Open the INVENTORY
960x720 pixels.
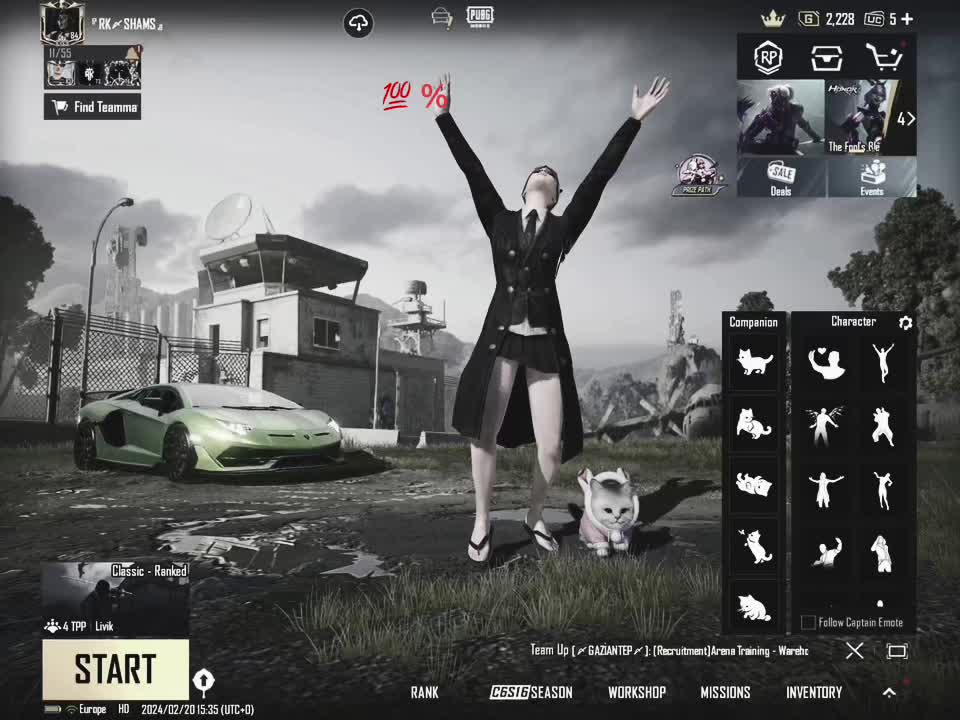tap(813, 692)
